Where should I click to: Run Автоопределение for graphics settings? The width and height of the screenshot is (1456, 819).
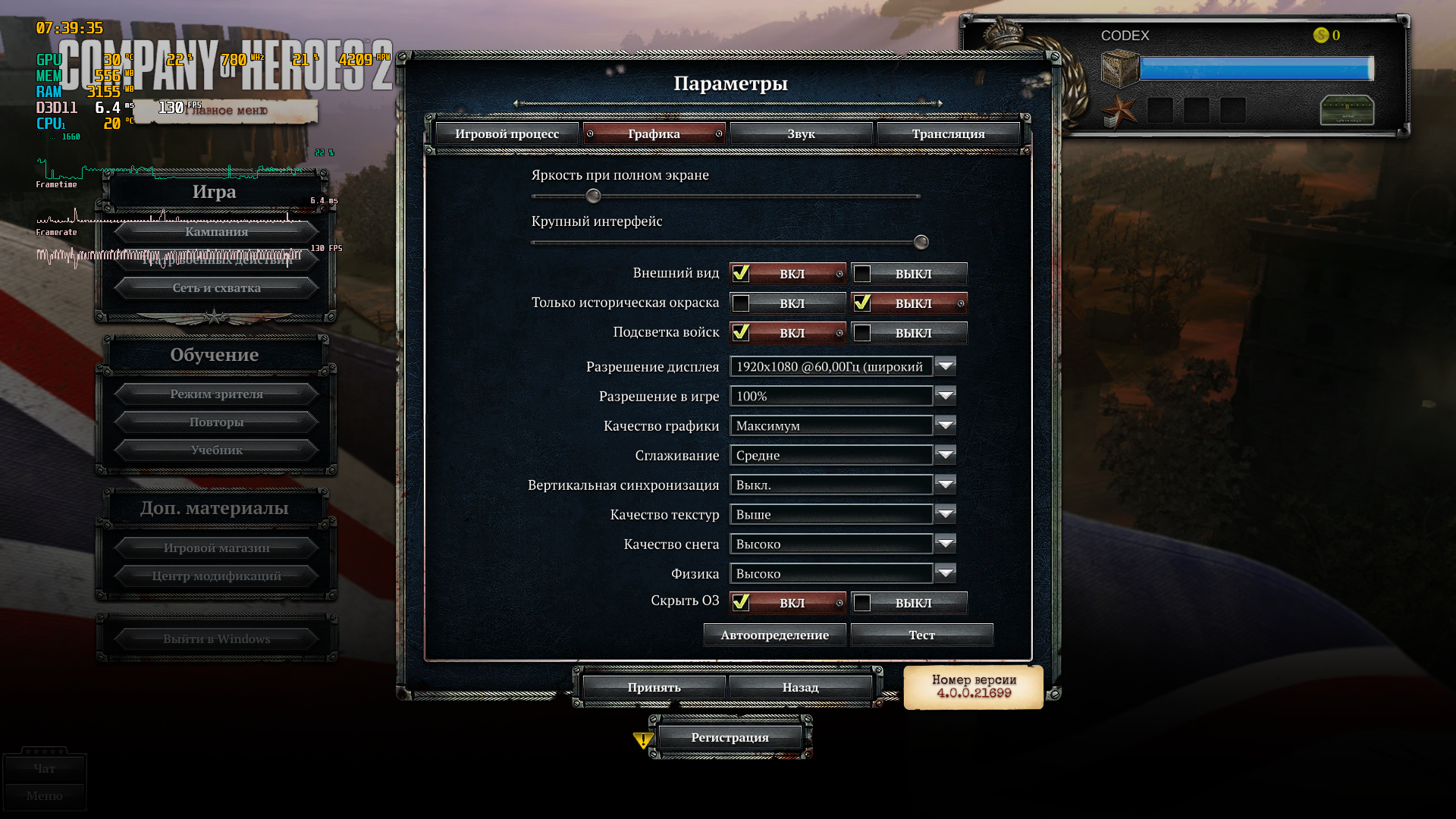(x=774, y=635)
